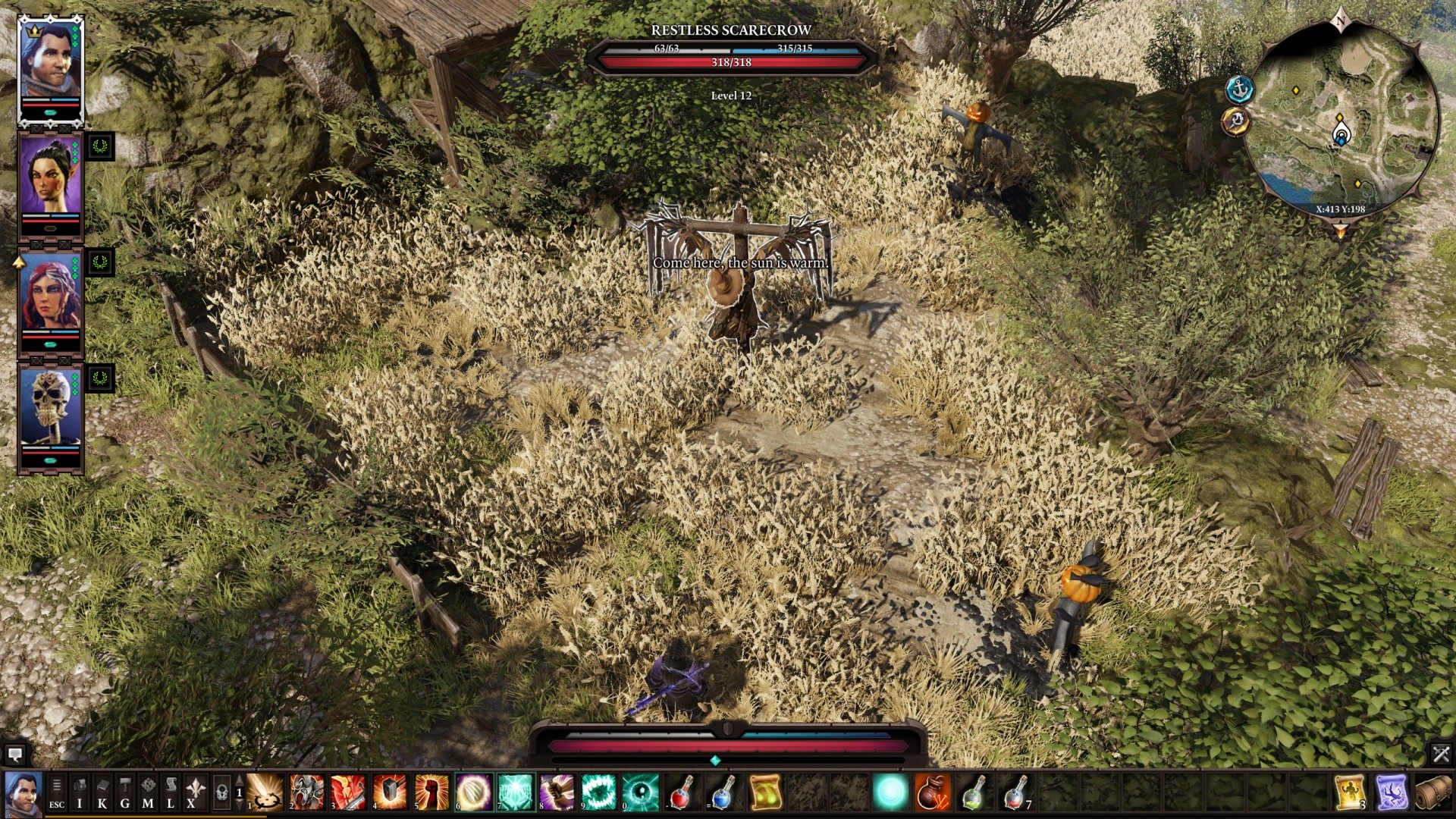Select the blue-haired leader portrait
Screen dimensions: 1456x819
point(50,64)
